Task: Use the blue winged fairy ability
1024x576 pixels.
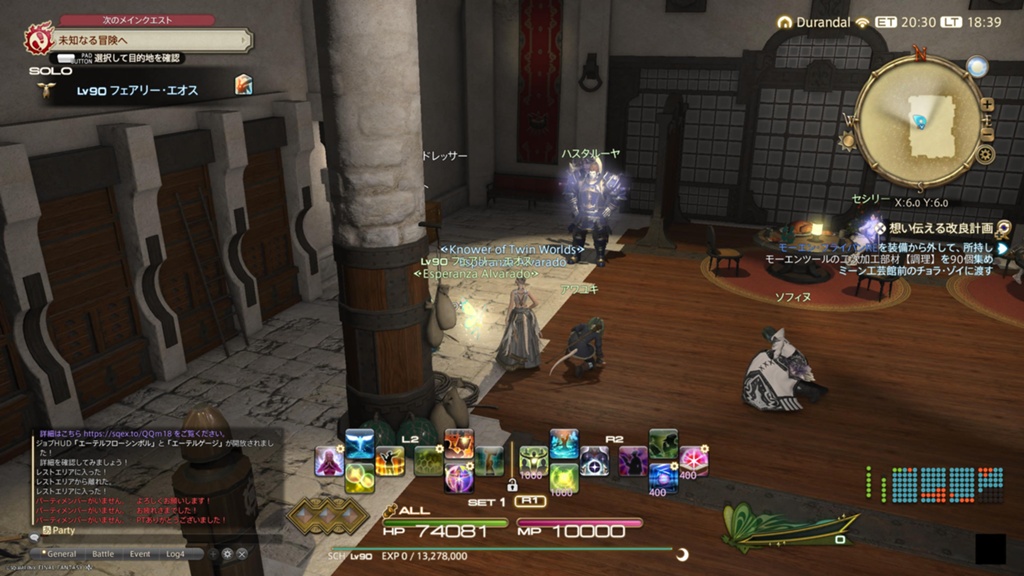Action: (359, 444)
